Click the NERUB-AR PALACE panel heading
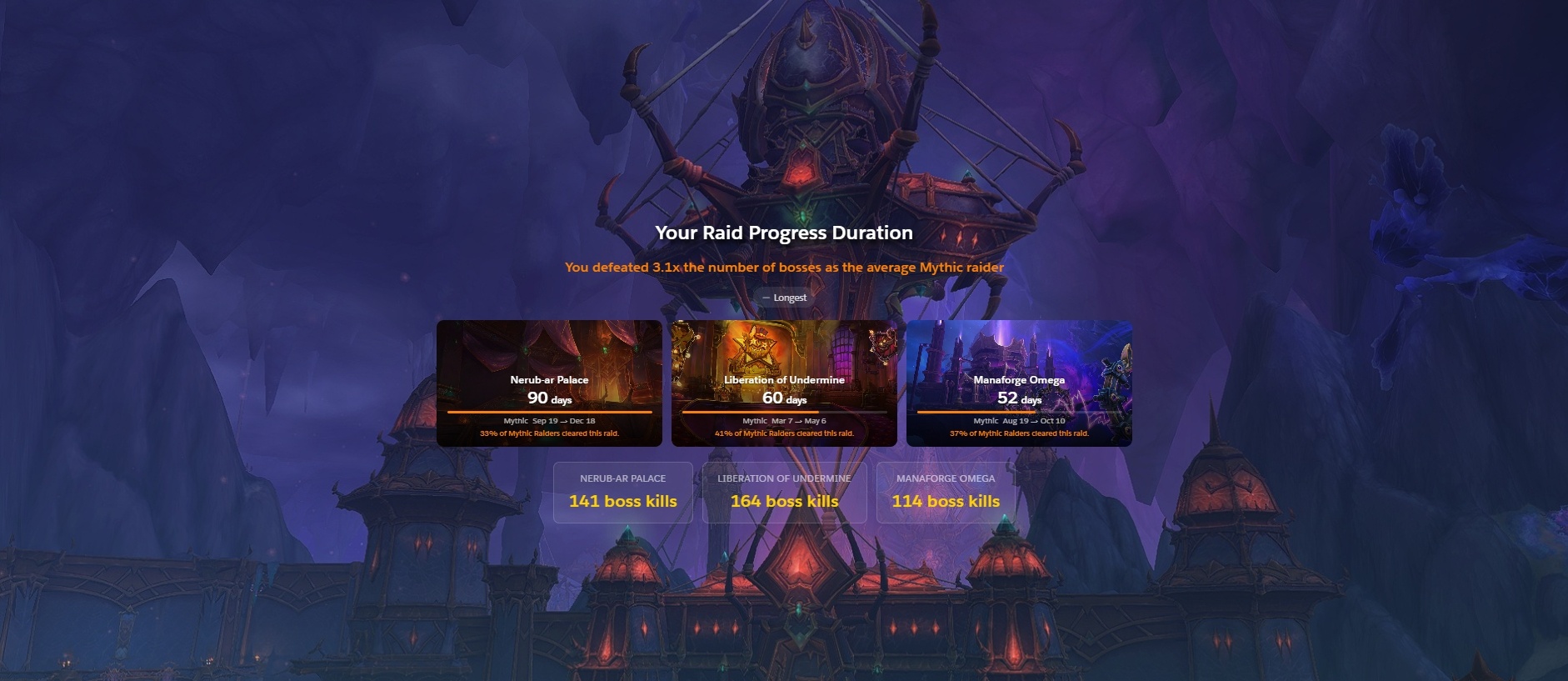This screenshot has height=681, width=1568. click(622, 478)
